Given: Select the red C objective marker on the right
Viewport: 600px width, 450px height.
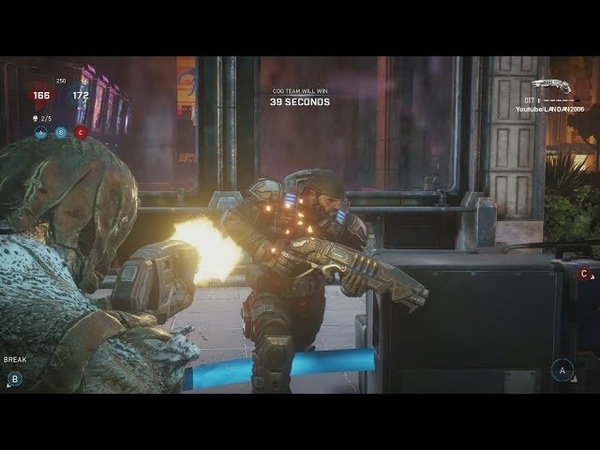Looking at the screenshot, I should [584, 273].
